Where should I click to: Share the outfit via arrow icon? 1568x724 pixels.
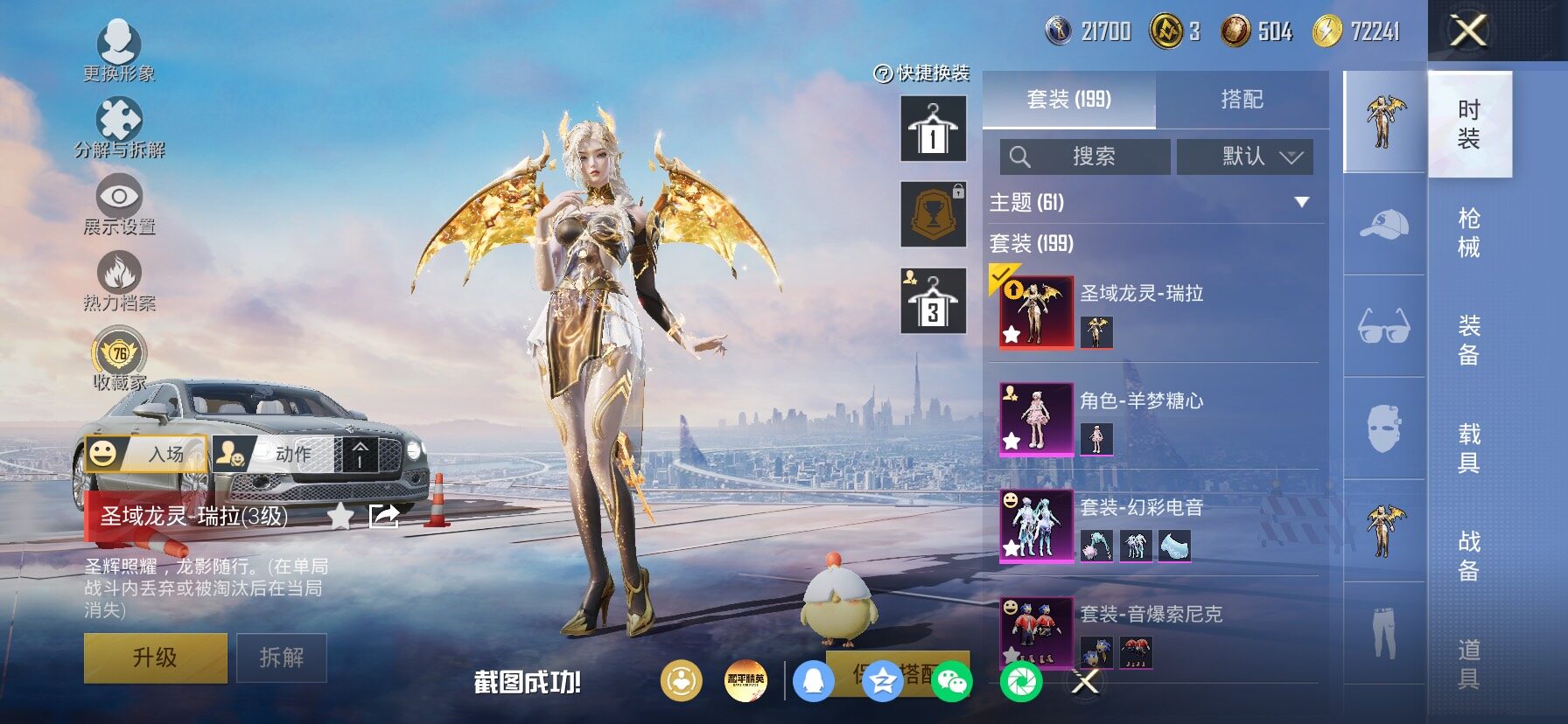[x=384, y=516]
